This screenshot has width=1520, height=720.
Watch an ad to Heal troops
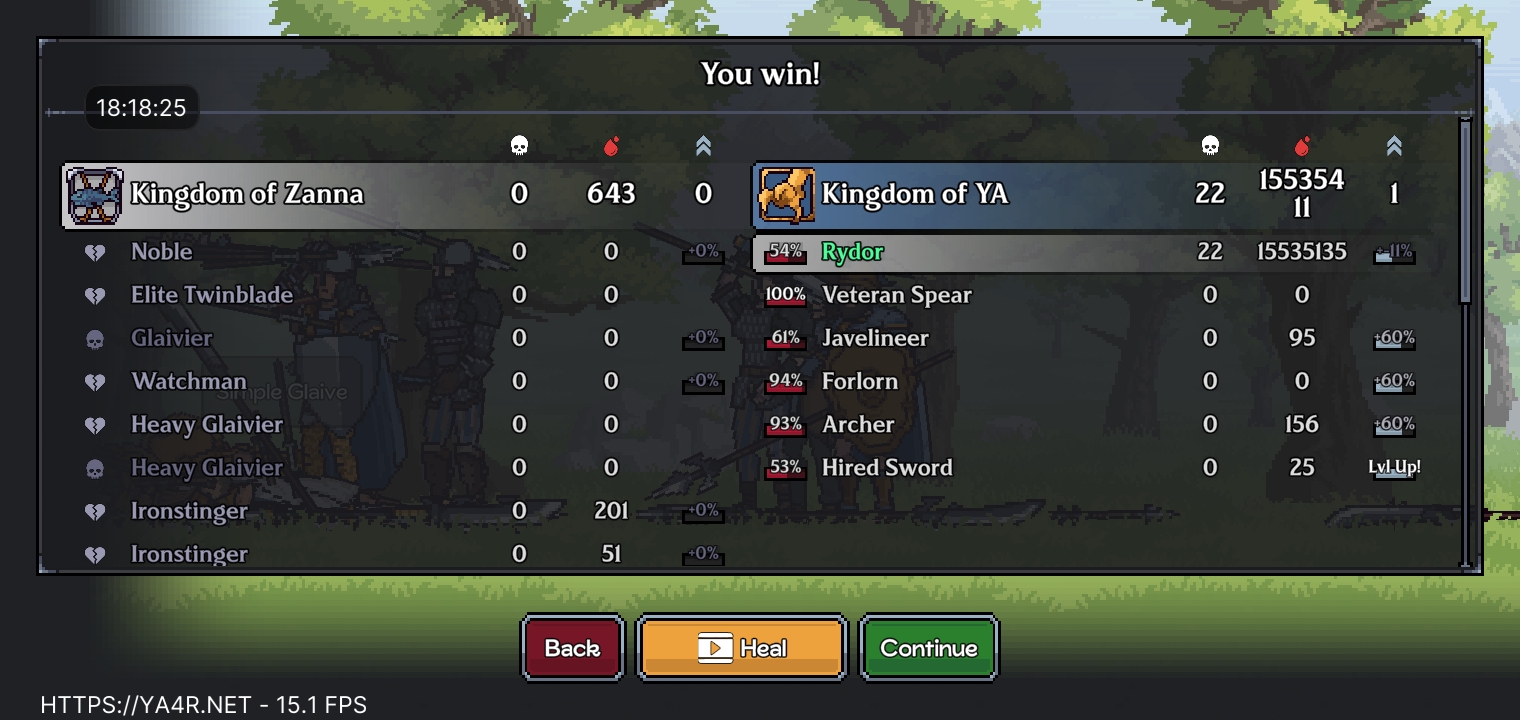(741, 648)
